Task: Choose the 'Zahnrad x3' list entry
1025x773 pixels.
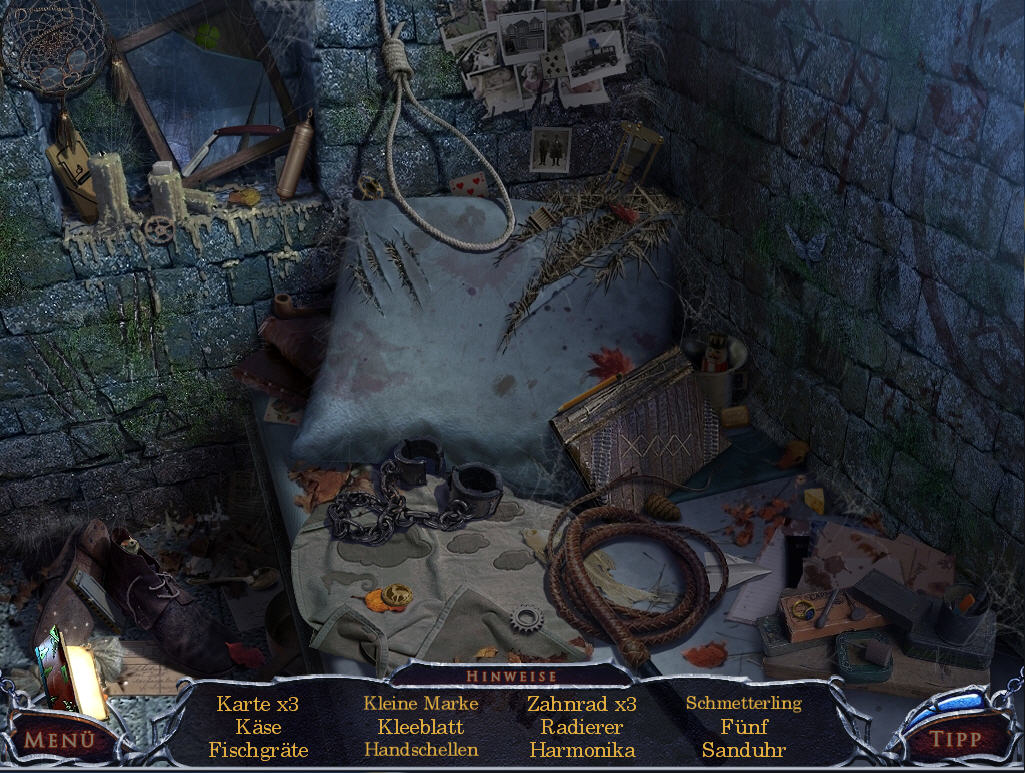Action: 582,704
